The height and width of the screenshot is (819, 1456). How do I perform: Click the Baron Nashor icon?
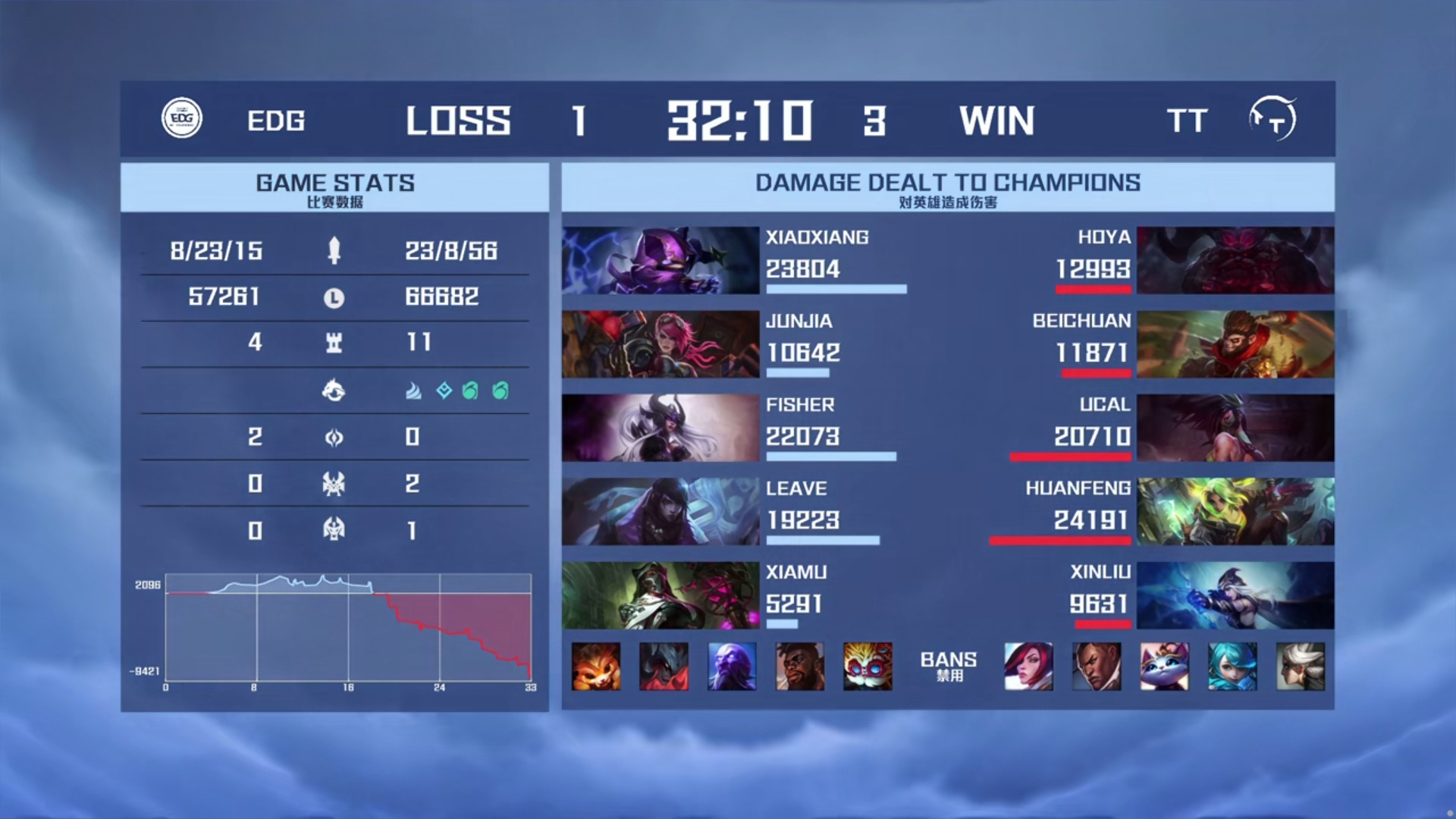[334, 482]
